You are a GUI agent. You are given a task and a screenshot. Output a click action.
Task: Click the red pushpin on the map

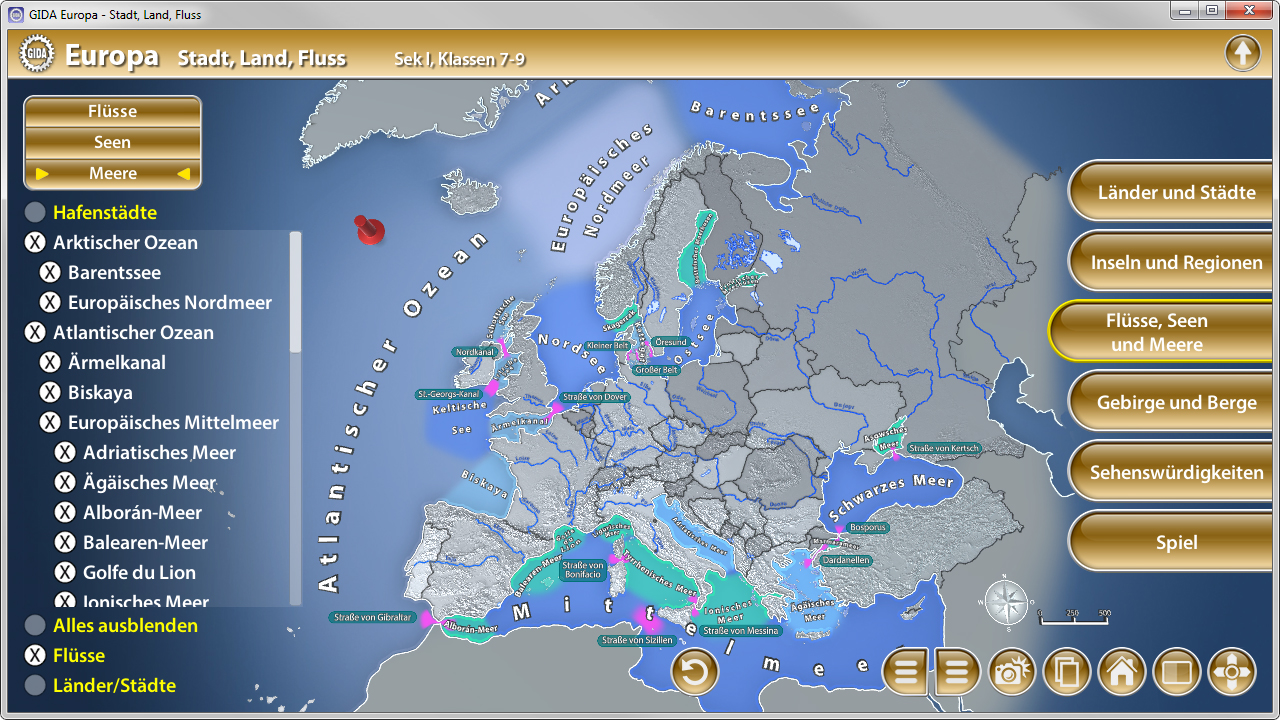[368, 230]
